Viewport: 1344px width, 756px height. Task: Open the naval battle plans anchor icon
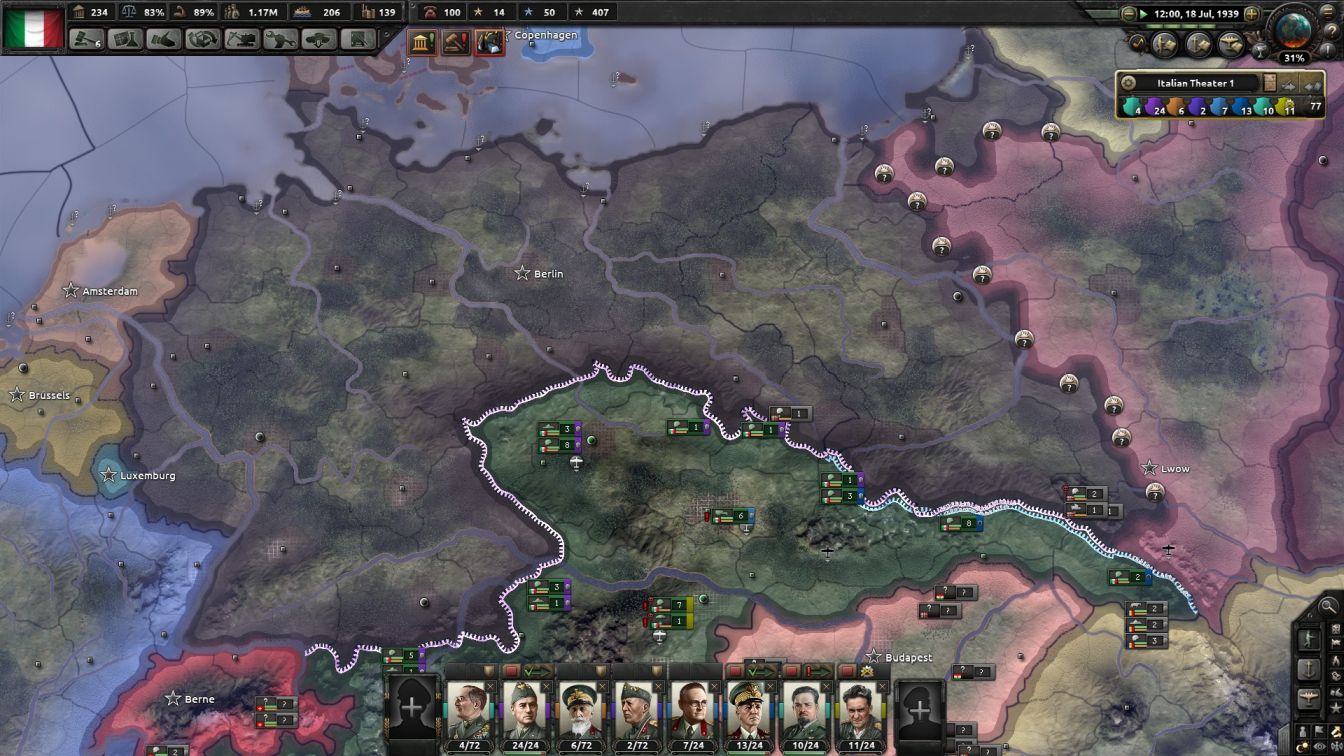click(1198, 43)
